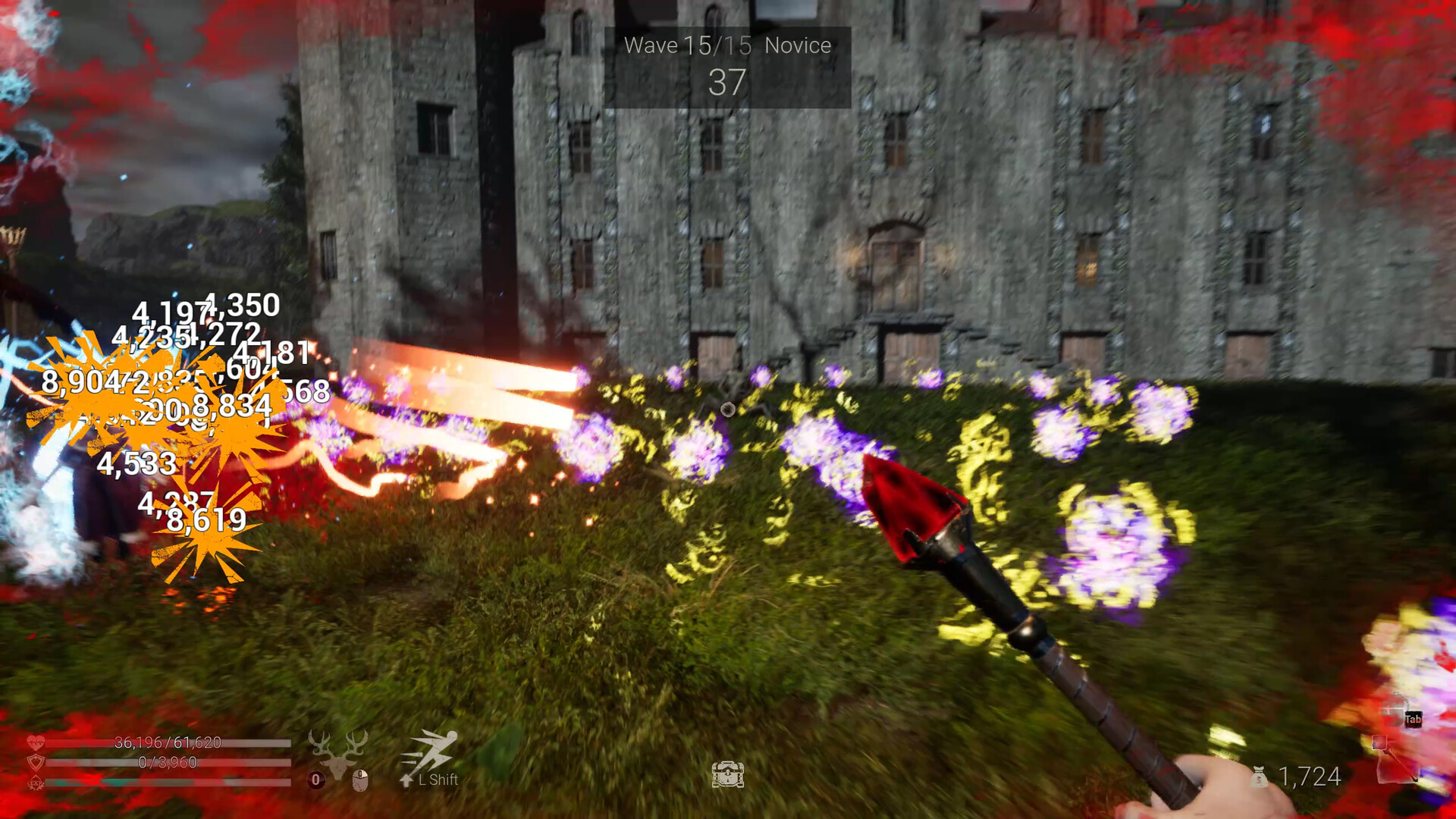1456x819 pixels.
Task: Select the shield armor icon
Action: pos(35,761)
